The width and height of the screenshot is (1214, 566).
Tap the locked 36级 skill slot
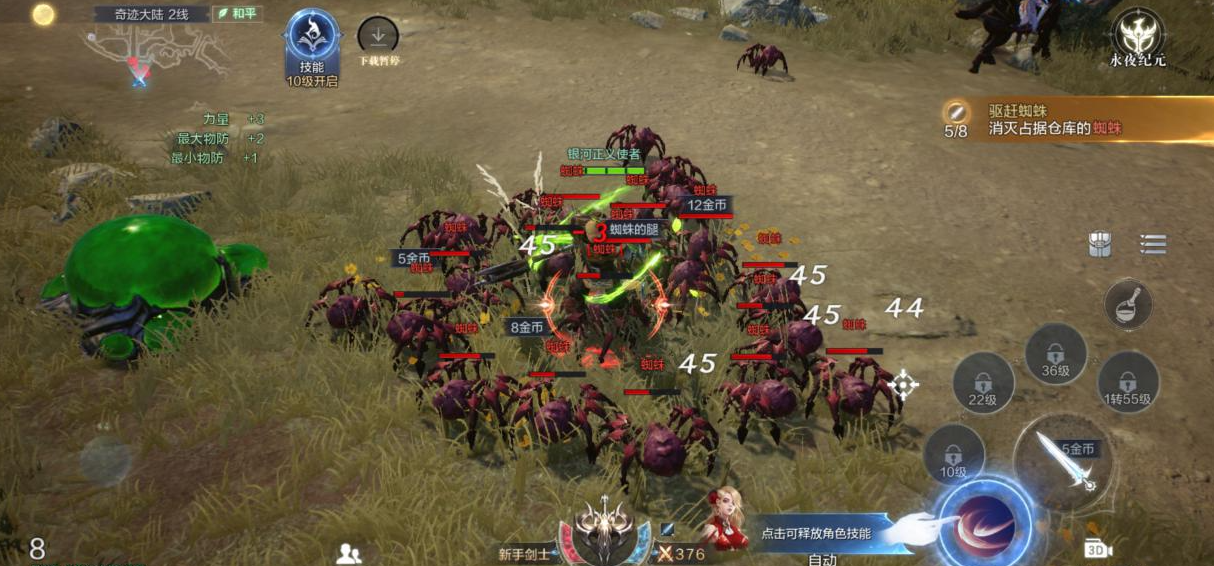tap(1055, 355)
